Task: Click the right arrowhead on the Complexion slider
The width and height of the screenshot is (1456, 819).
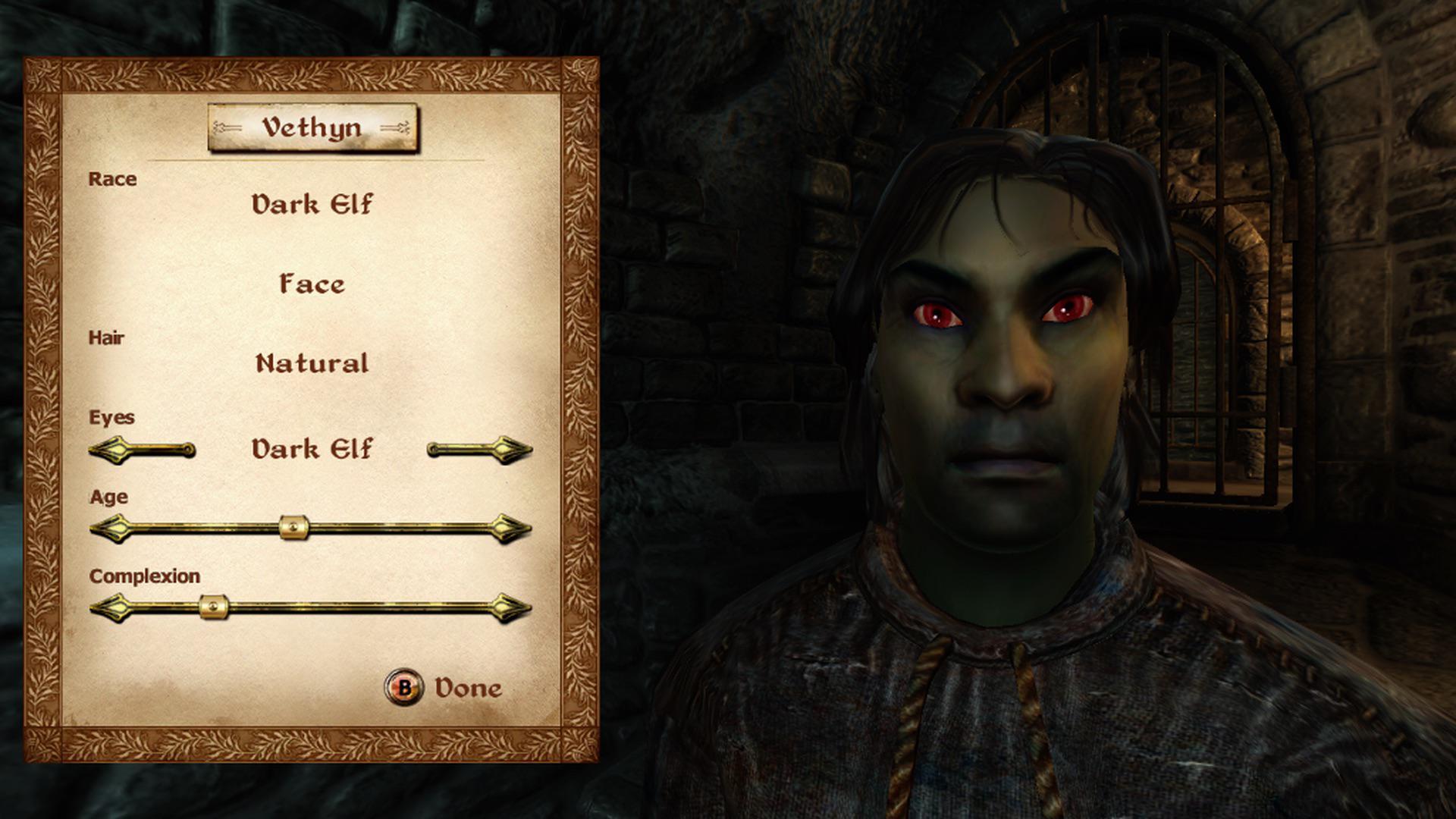Action: click(x=504, y=607)
